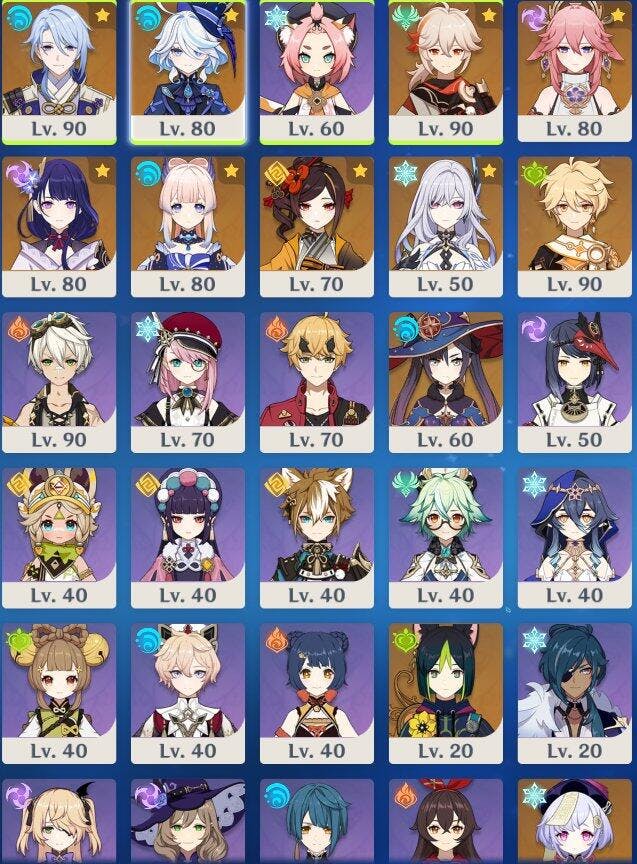Select Mona in the witch hat
This screenshot has height=864, width=637.
(x=446, y=372)
